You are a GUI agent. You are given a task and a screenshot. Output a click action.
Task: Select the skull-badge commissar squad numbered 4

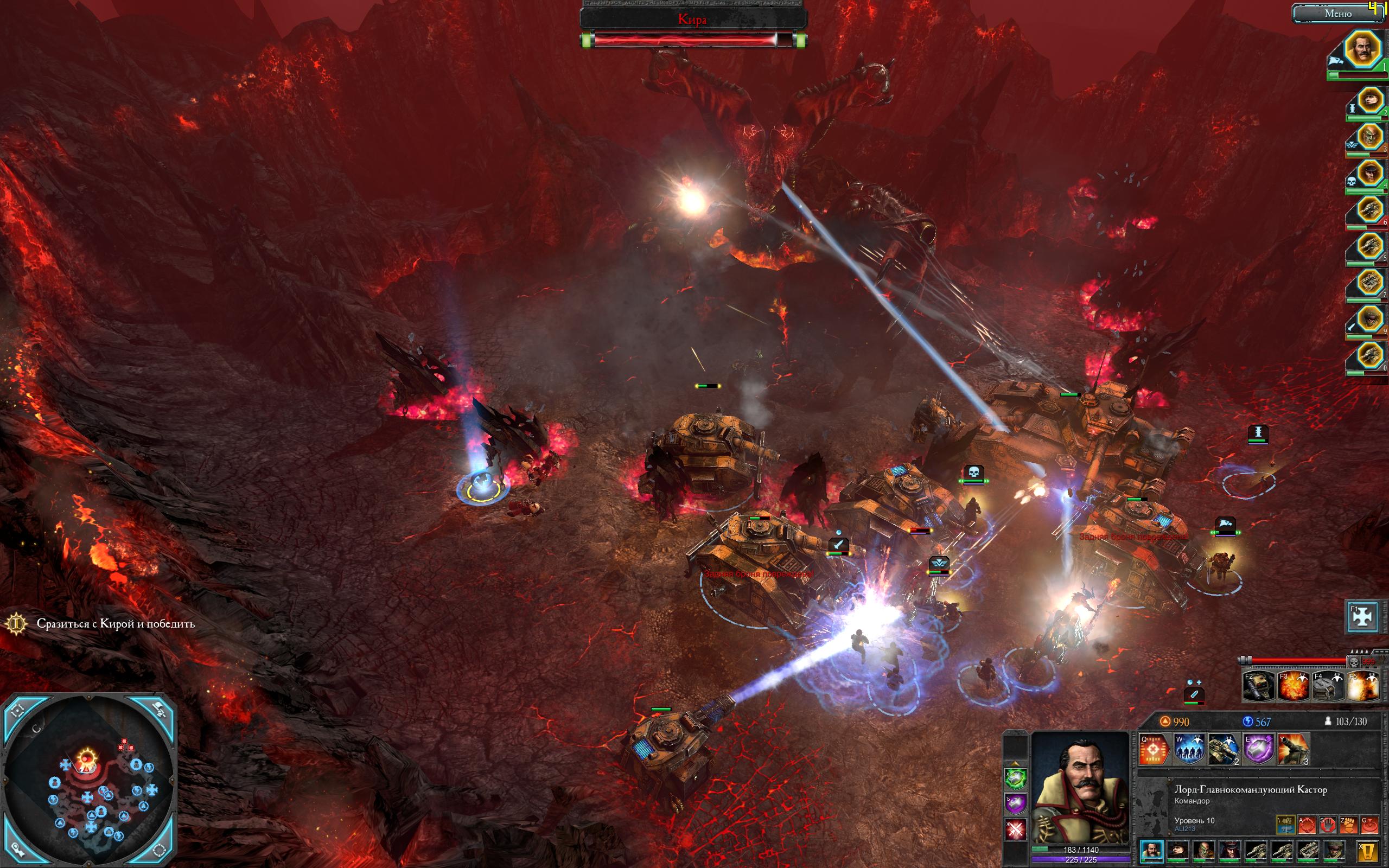click(x=1369, y=173)
